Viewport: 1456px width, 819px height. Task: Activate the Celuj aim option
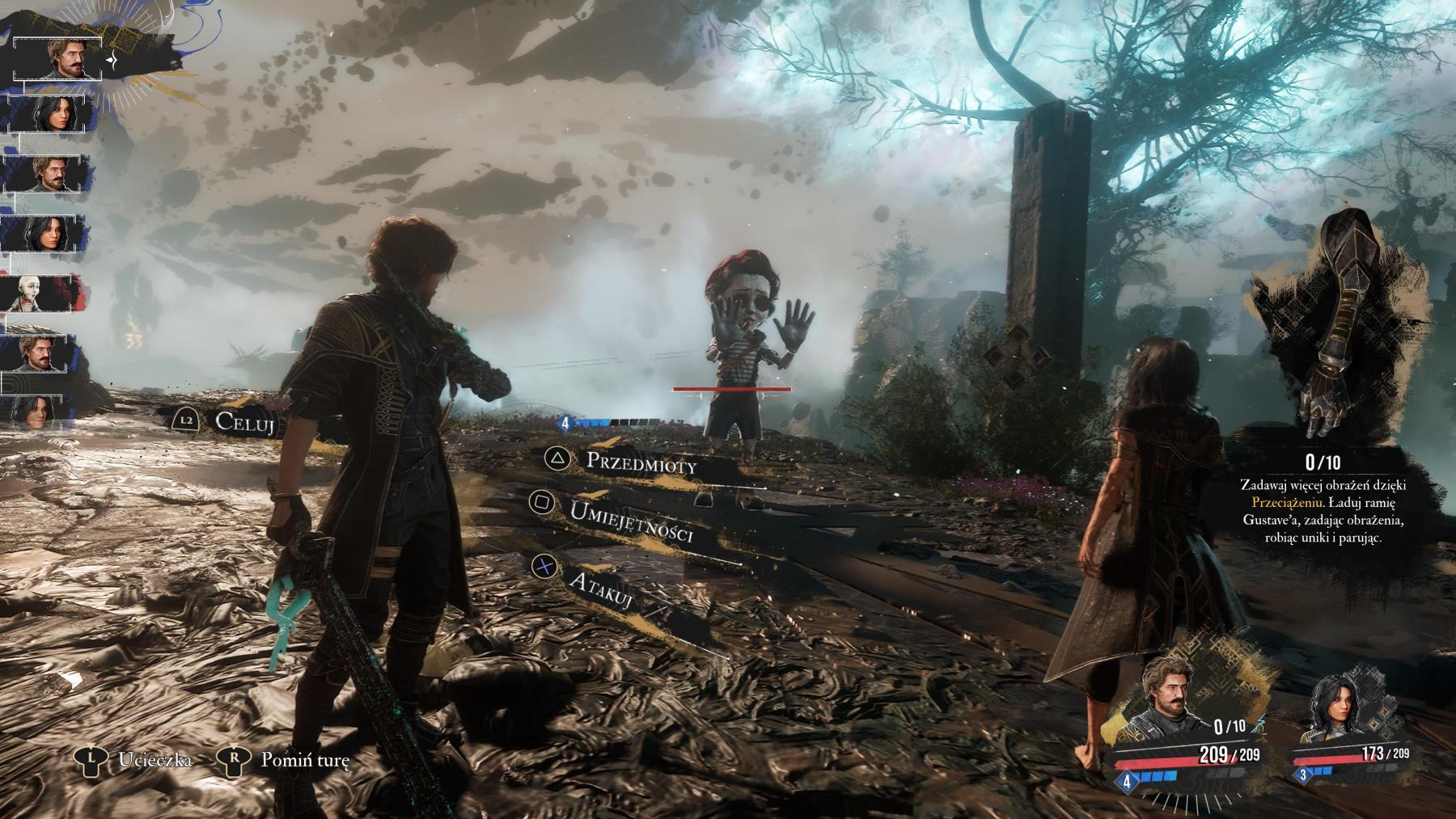pyautogui.click(x=247, y=421)
